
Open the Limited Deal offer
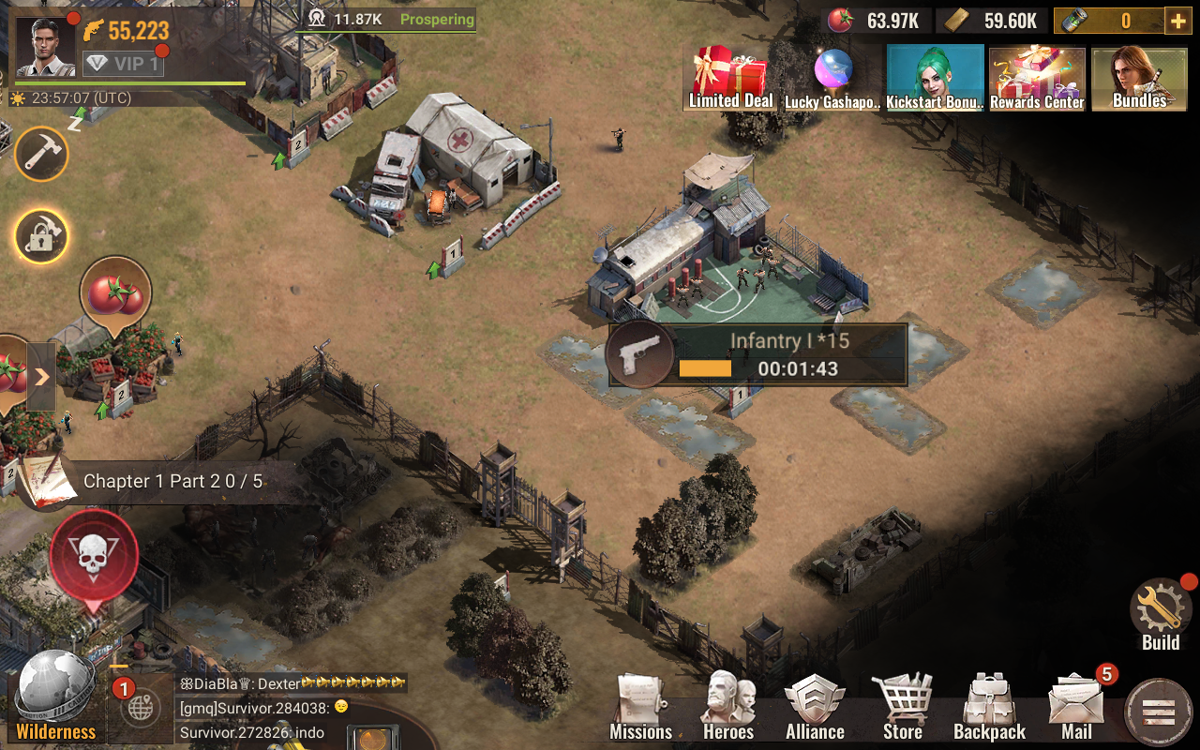(731, 78)
